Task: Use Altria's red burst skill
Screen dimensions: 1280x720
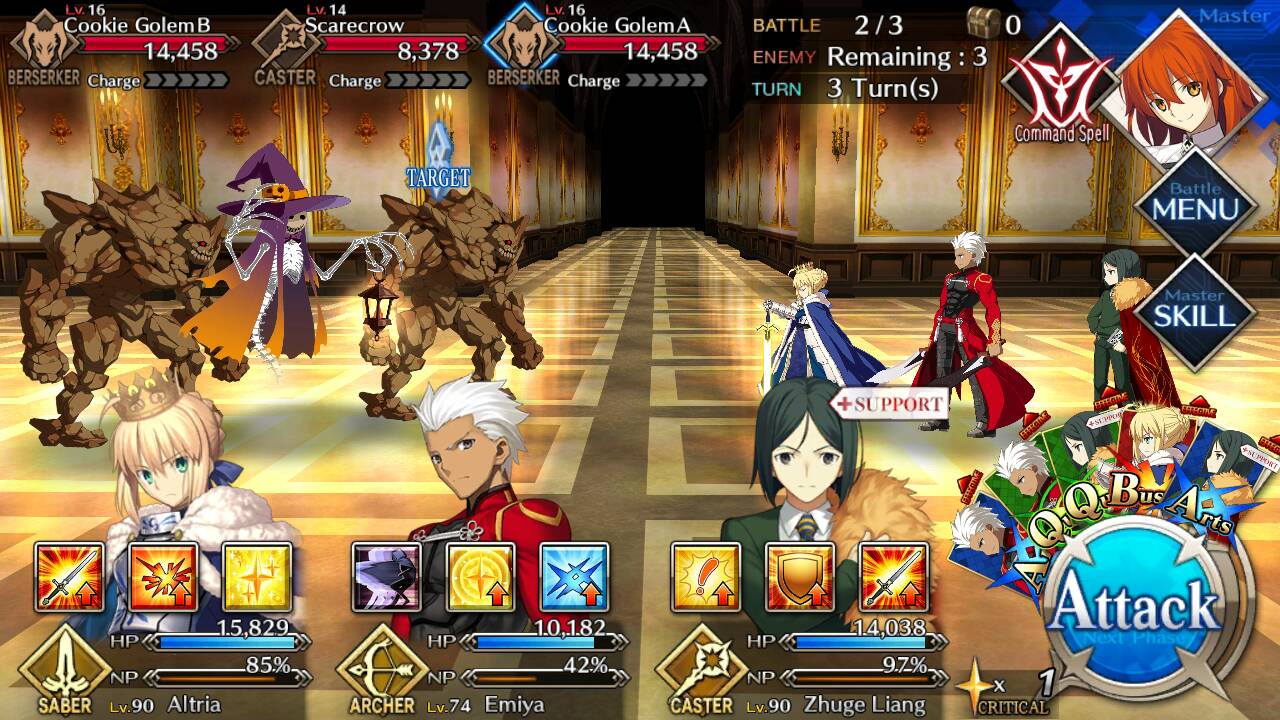Action: [x=163, y=577]
